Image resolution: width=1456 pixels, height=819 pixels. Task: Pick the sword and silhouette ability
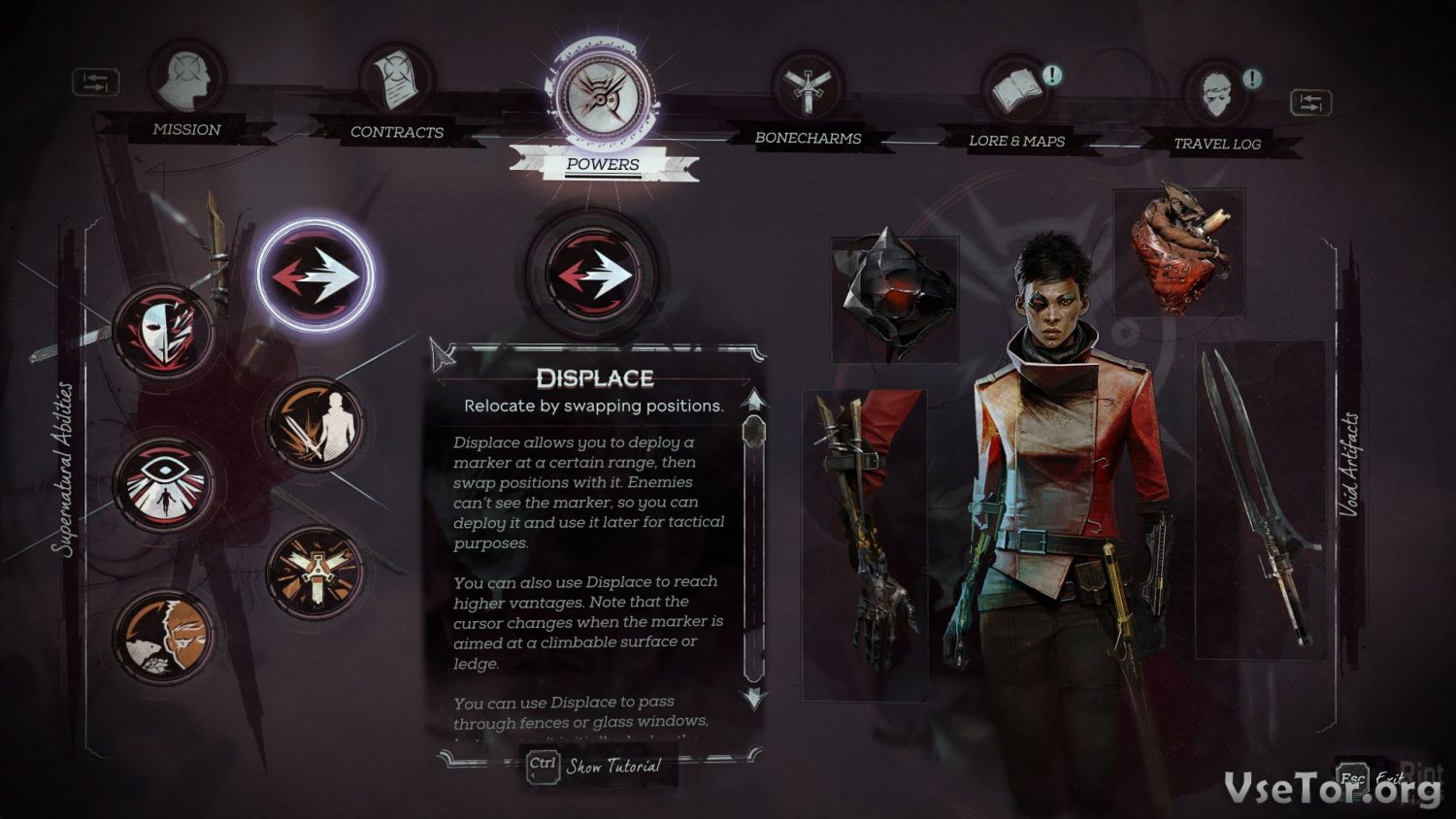click(314, 426)
